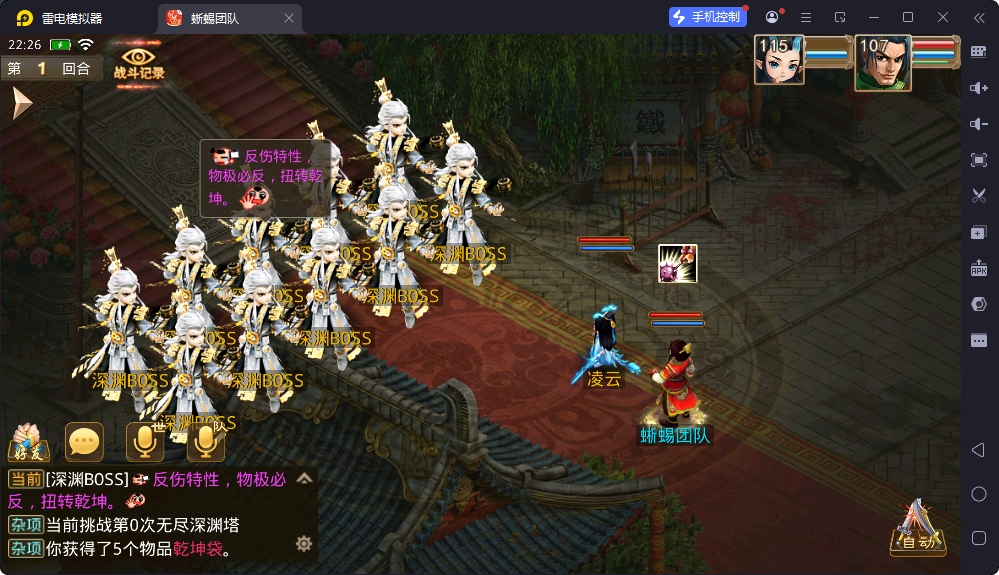
Task: Select the level 115 blue-haired pet portrait
Action: pyautogui.click(x=779, y=60)
